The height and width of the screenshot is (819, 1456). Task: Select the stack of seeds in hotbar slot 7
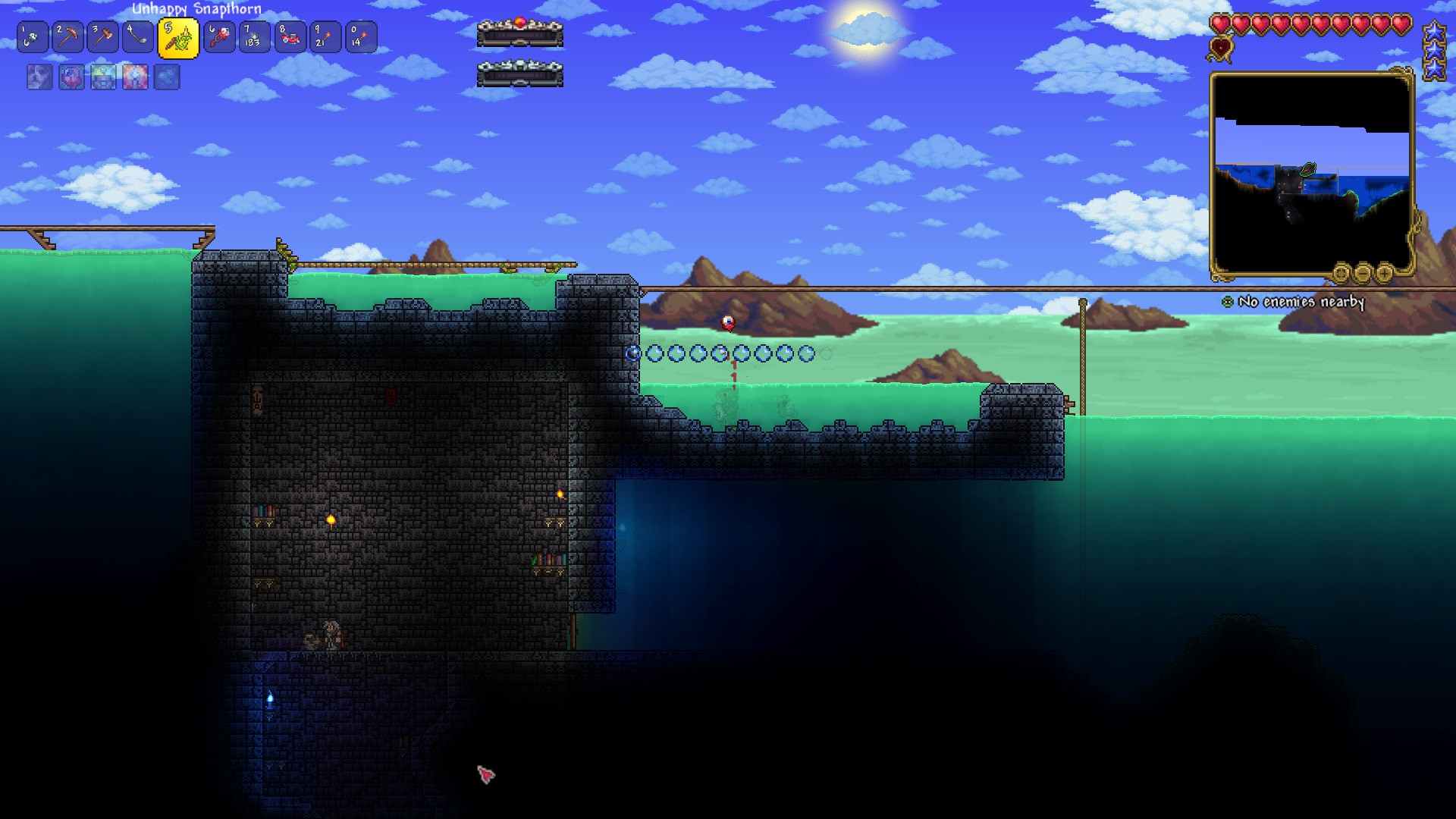[x=254, y=36]
